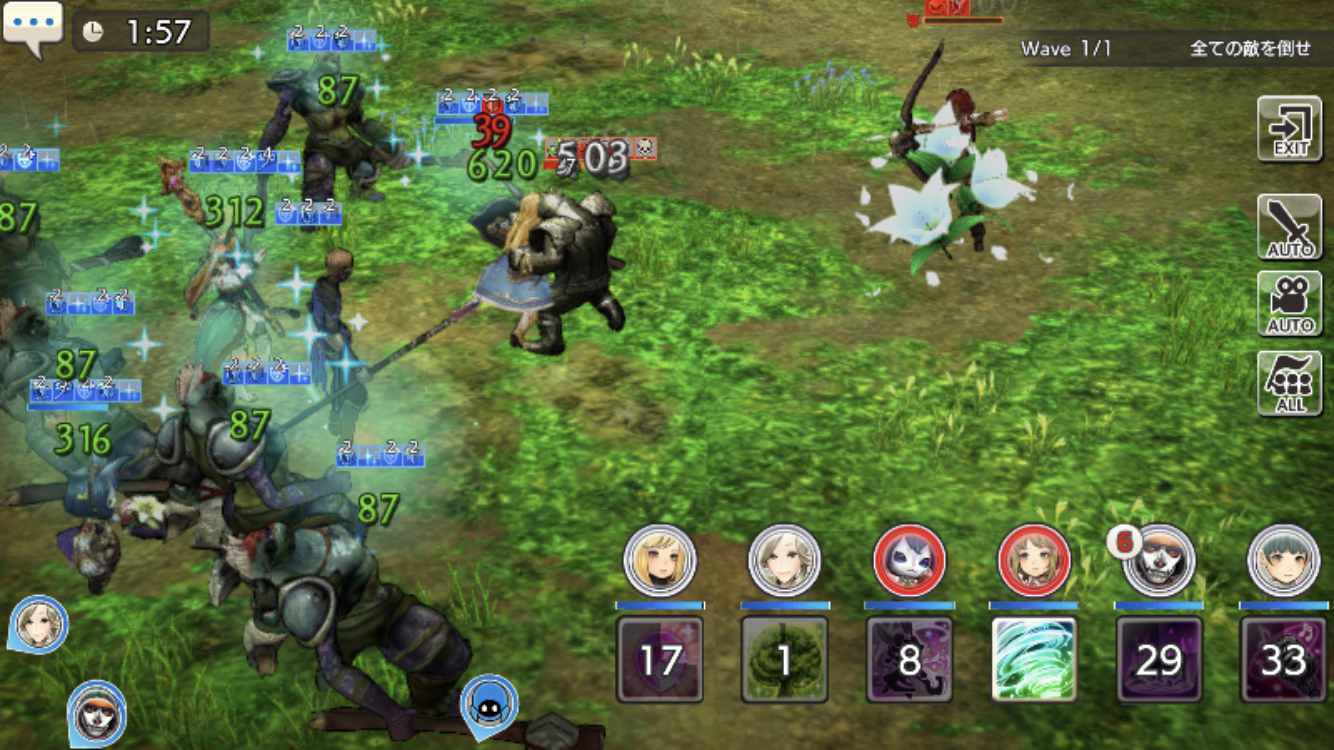
Task: Use the green tree skill icon
Action: pos(784,659)
